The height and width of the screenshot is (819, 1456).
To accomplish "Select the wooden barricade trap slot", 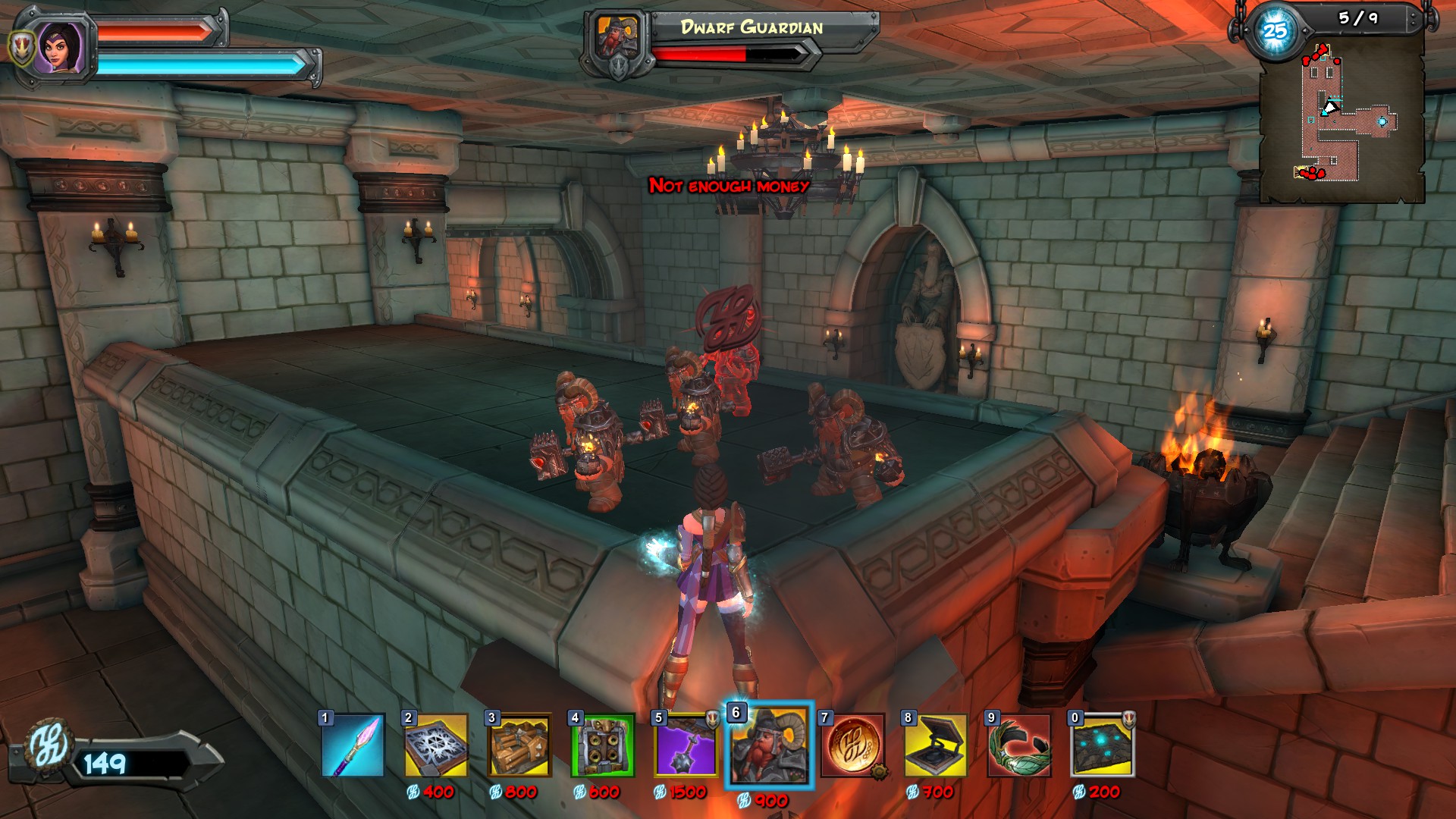I will tap(519, 745).
